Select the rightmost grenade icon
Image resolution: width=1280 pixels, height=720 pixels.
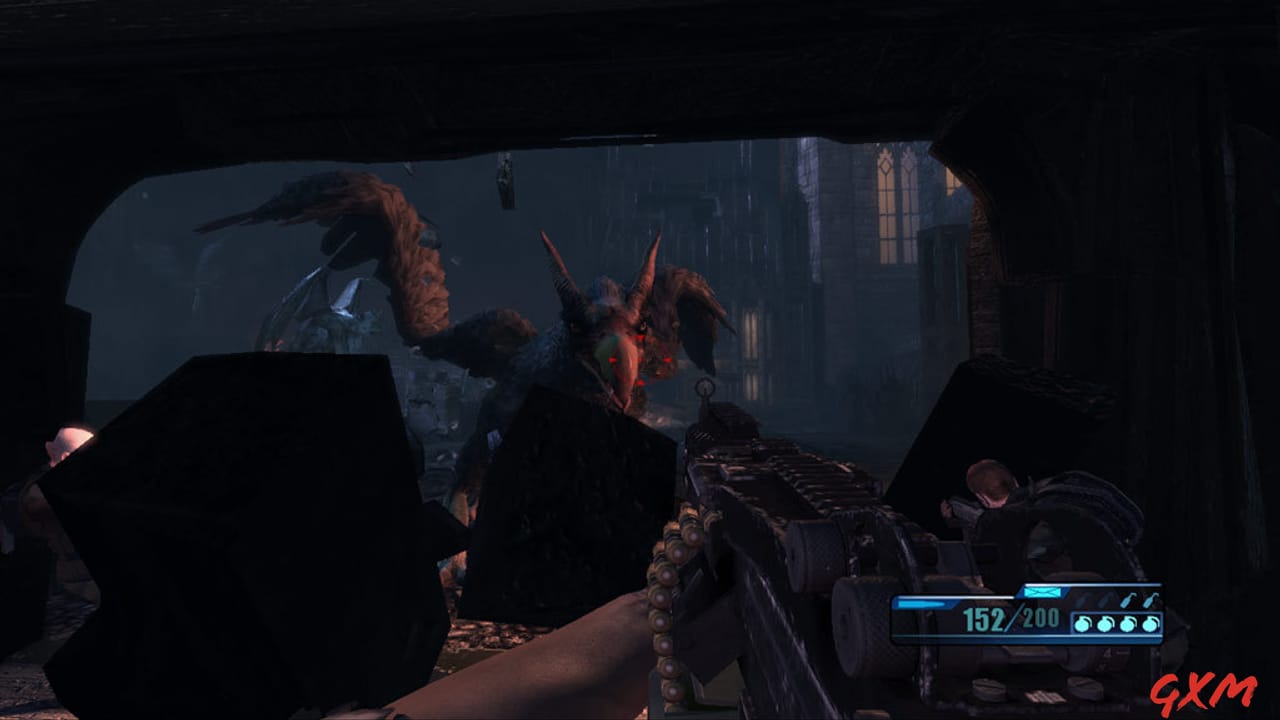tap(1152, 623)
